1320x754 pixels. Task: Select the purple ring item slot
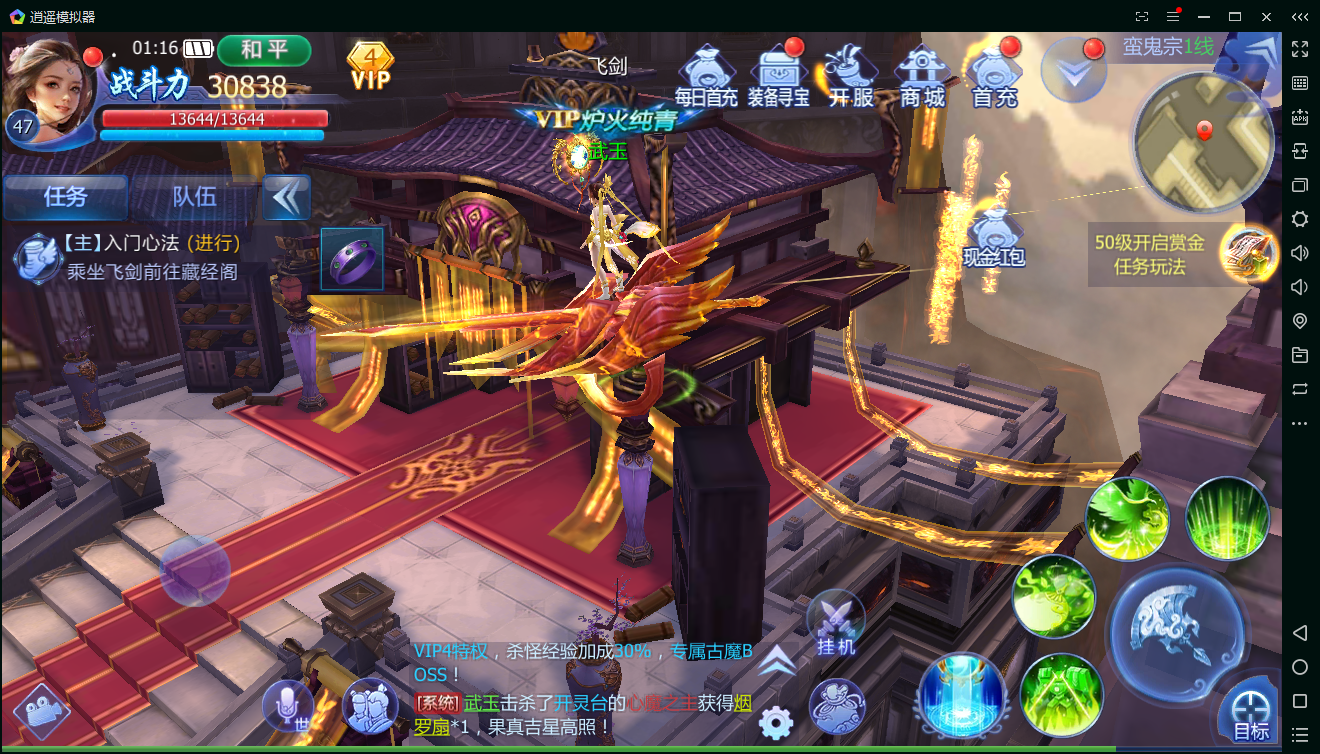352,259
